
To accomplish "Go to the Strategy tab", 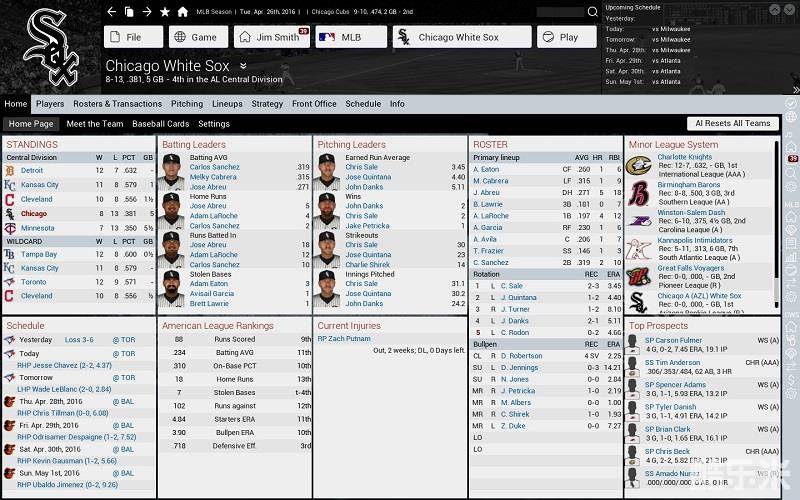I will pos(267,104).
